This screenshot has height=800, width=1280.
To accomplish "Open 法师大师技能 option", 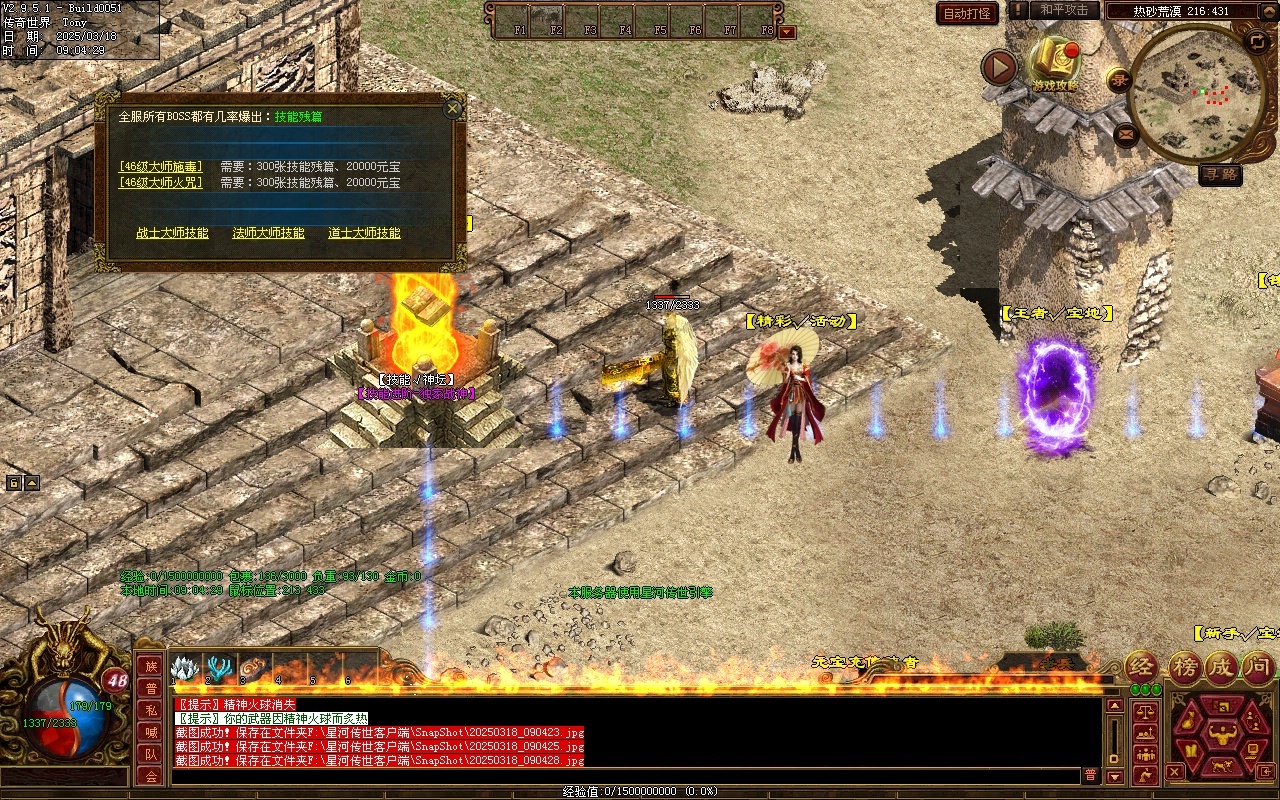I will [x=268, y=233].
